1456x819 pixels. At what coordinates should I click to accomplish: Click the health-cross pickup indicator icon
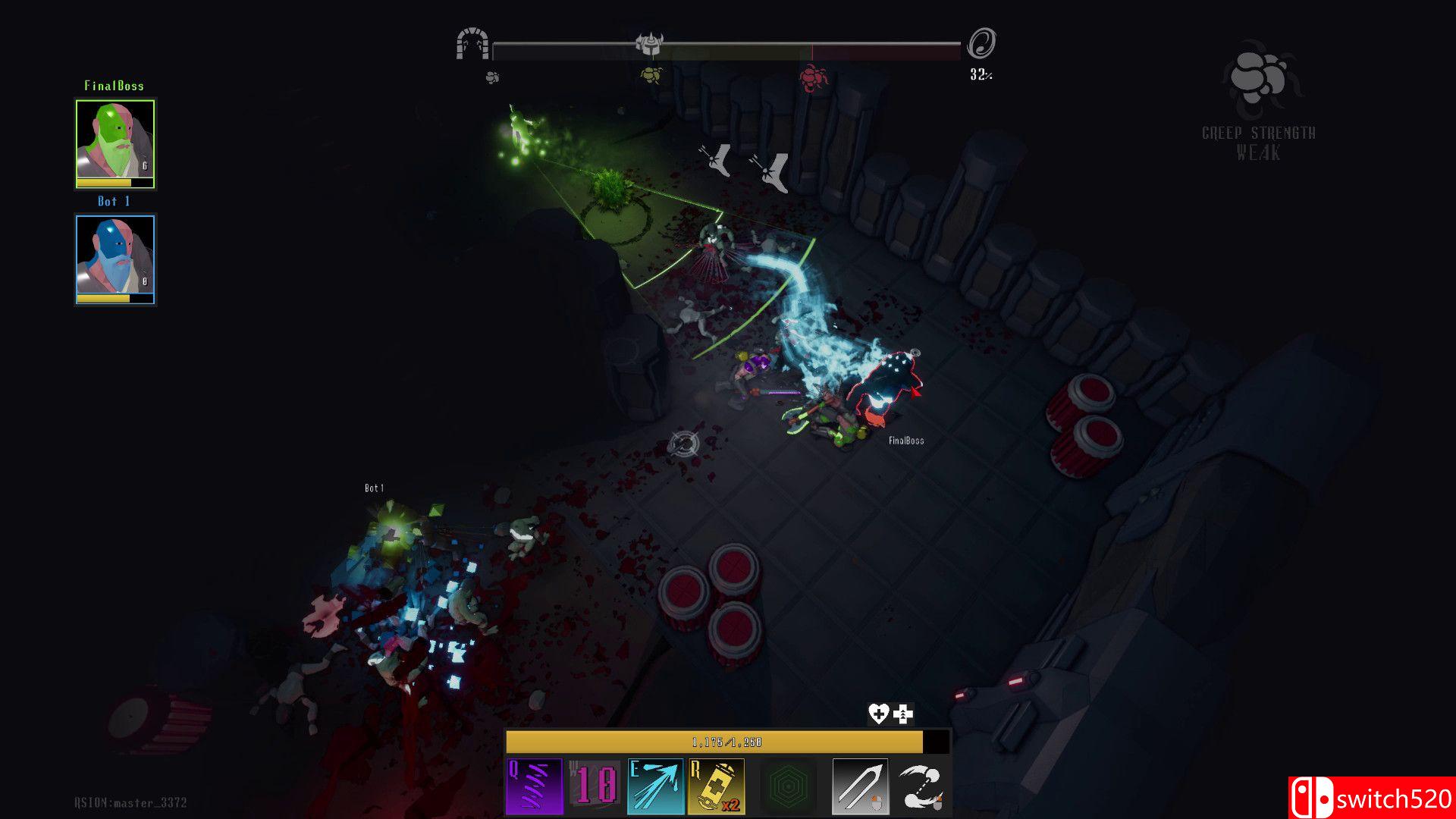[x=902, y=712]
